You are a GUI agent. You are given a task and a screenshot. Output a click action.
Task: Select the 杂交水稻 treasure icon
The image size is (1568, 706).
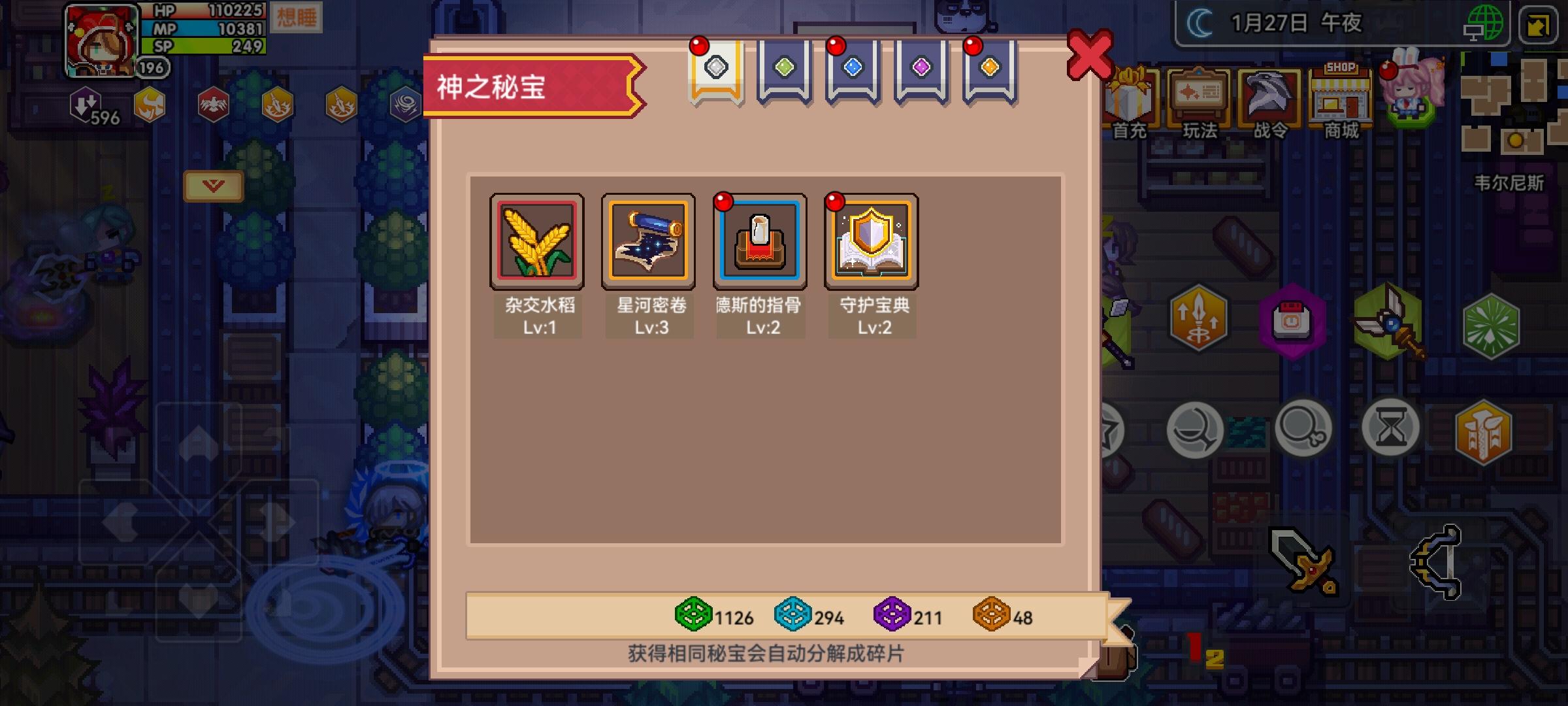(536, 240)
